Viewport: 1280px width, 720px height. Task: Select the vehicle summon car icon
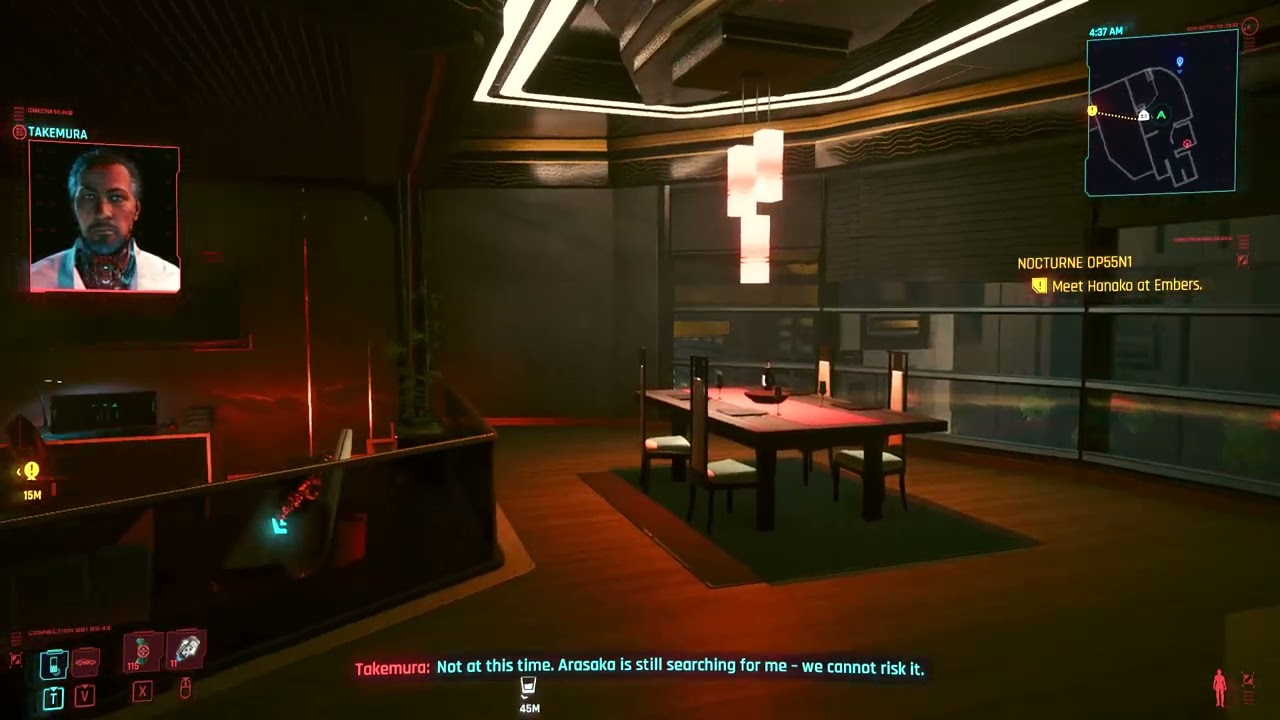pos(84,661)
